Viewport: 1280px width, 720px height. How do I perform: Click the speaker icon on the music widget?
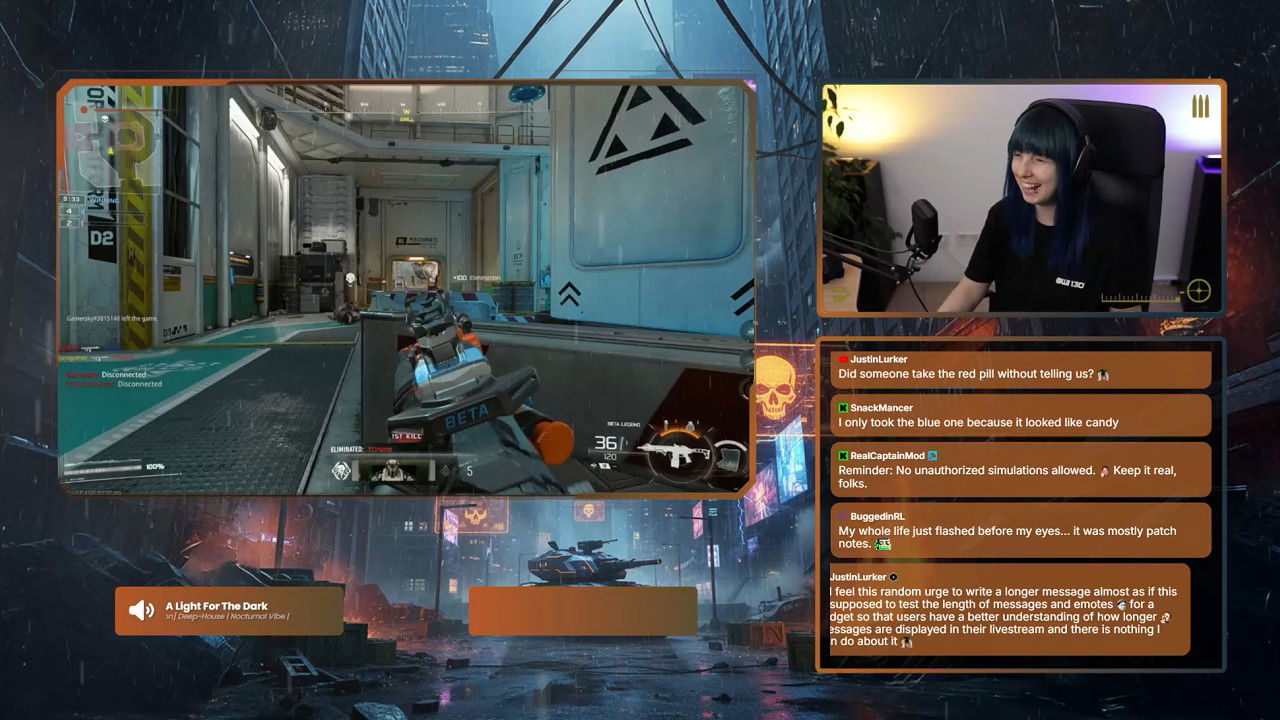pyautogui.click(x=142, y=610)
